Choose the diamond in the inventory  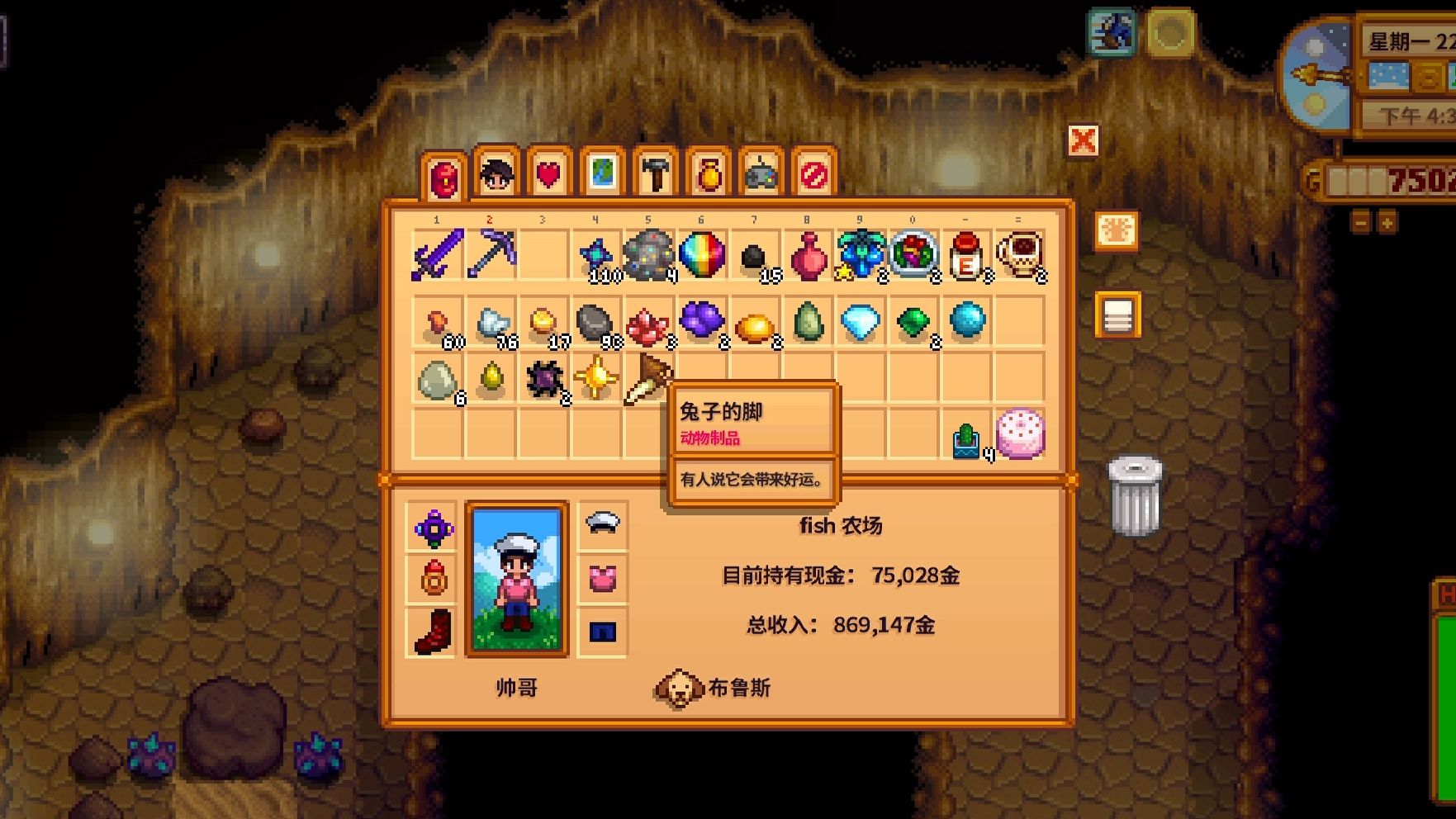point(860,322)
